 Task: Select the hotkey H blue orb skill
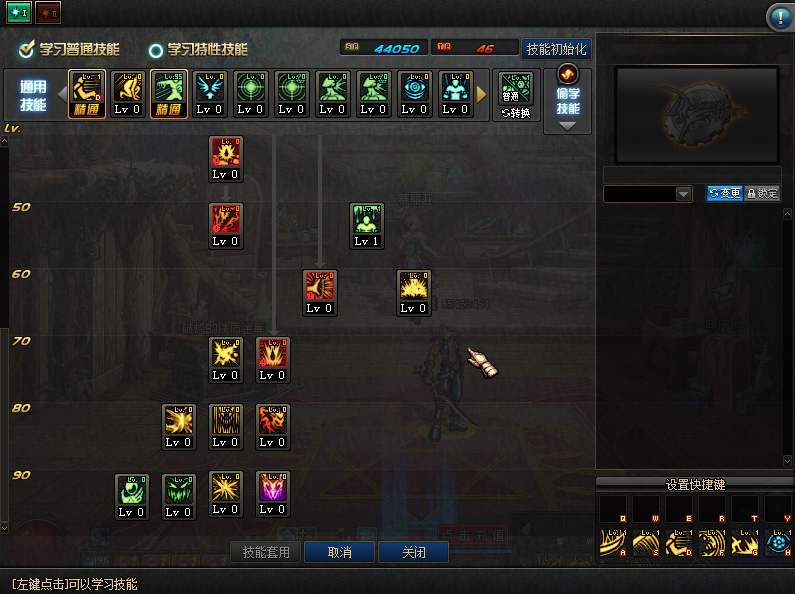[x=777, y=543]
